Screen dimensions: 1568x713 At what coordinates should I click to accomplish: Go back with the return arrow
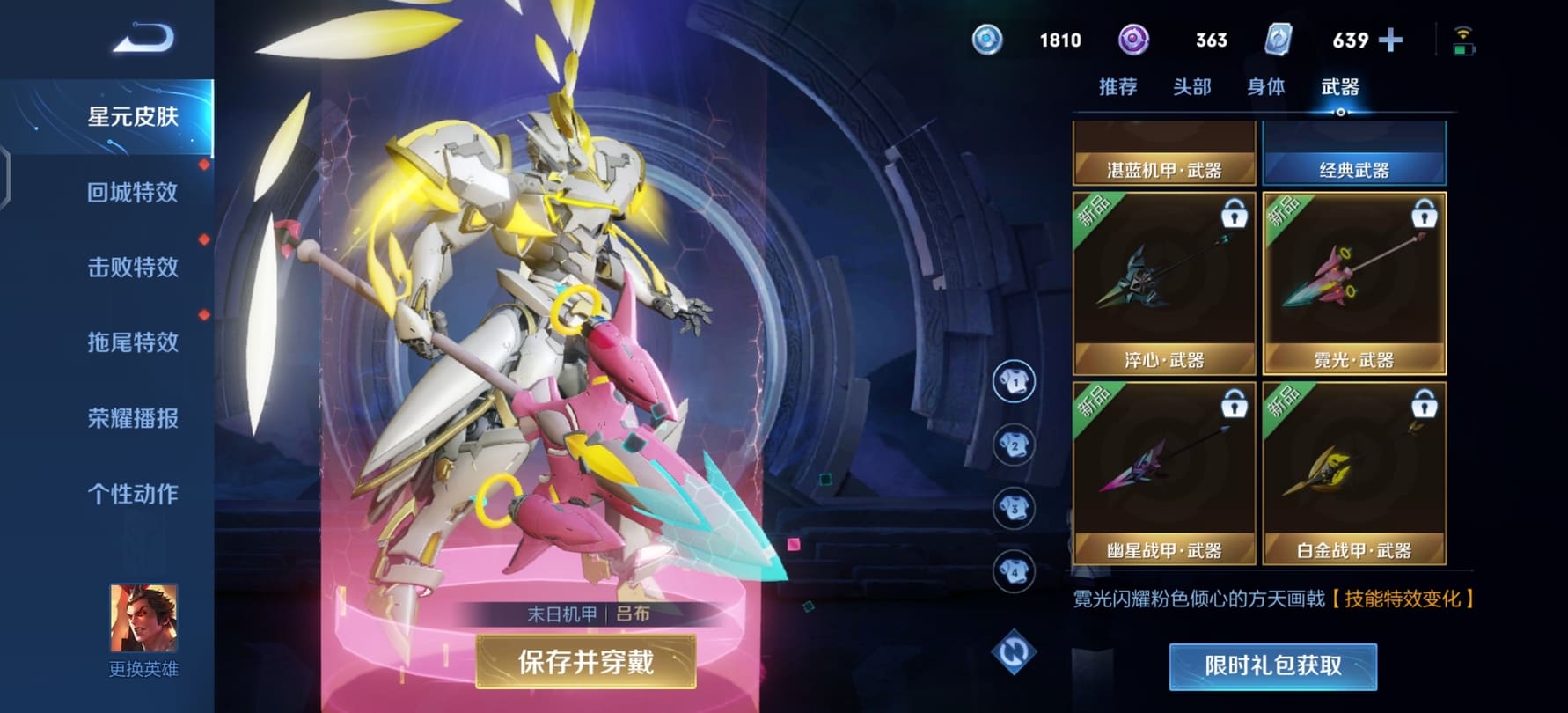(143, 39)
